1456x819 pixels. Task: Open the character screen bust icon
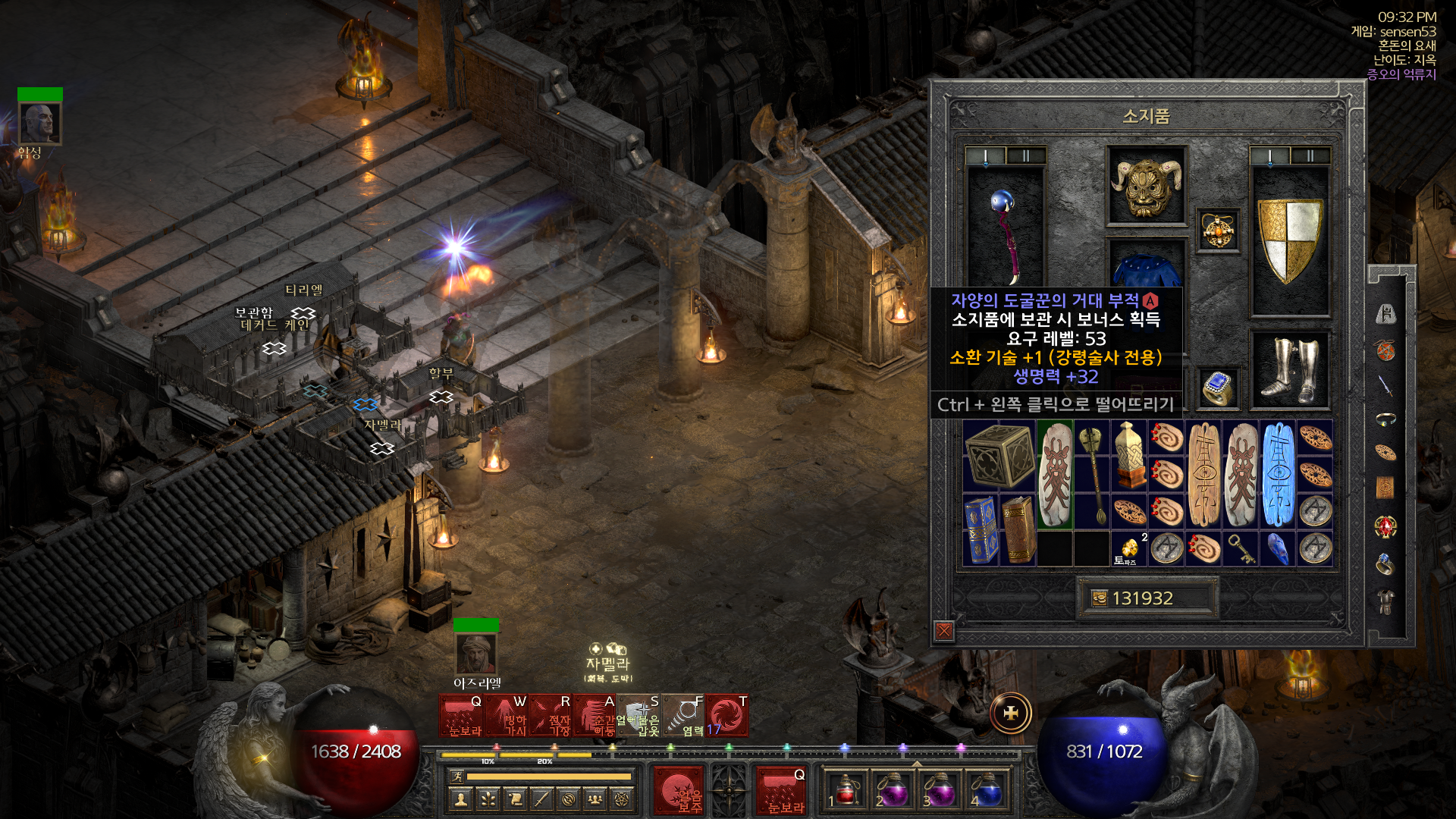pyautogui.click(x=460, y=799)
